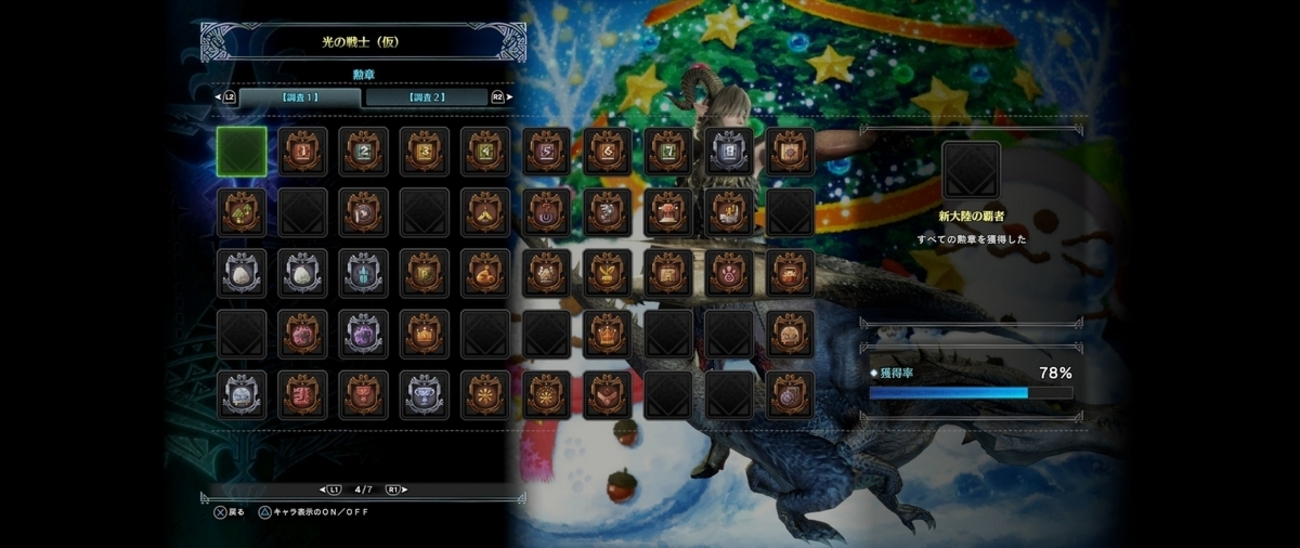Choose the purple number 5 medal

click(x=547, y=151)
